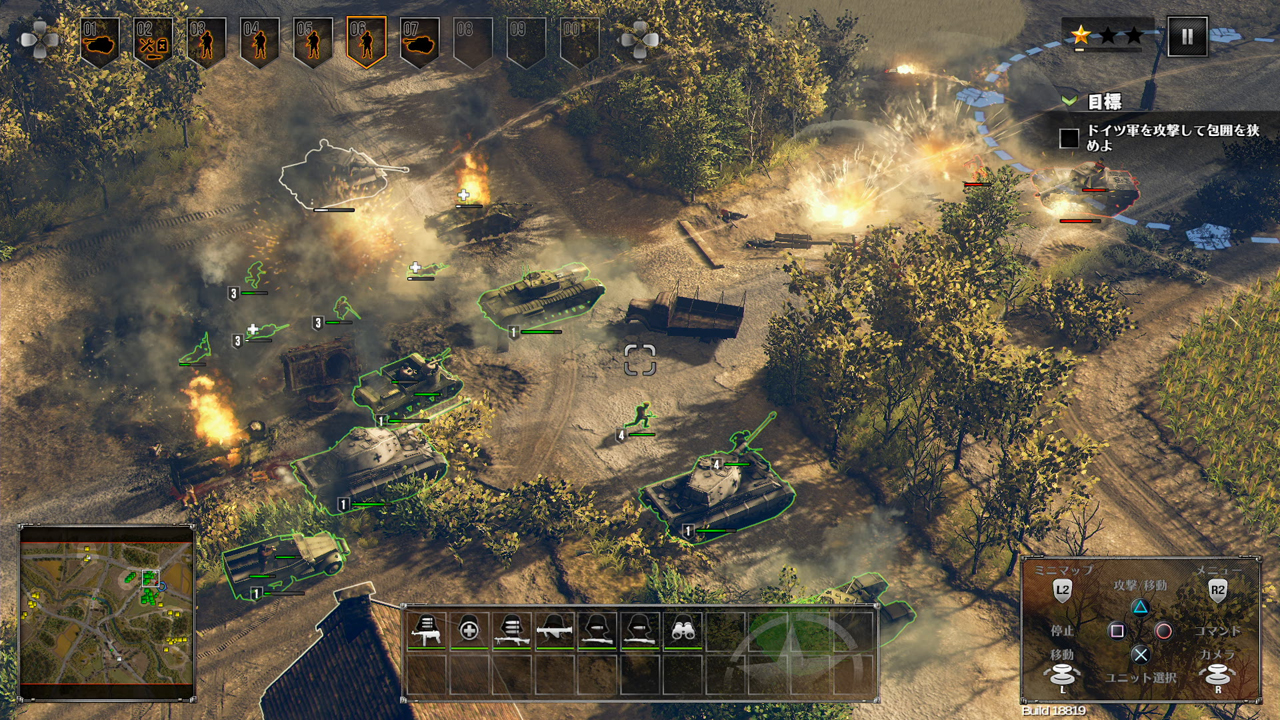Select control group 01 tank badge
Screen dimensions: 1280x720
click(x=100, y=42)
